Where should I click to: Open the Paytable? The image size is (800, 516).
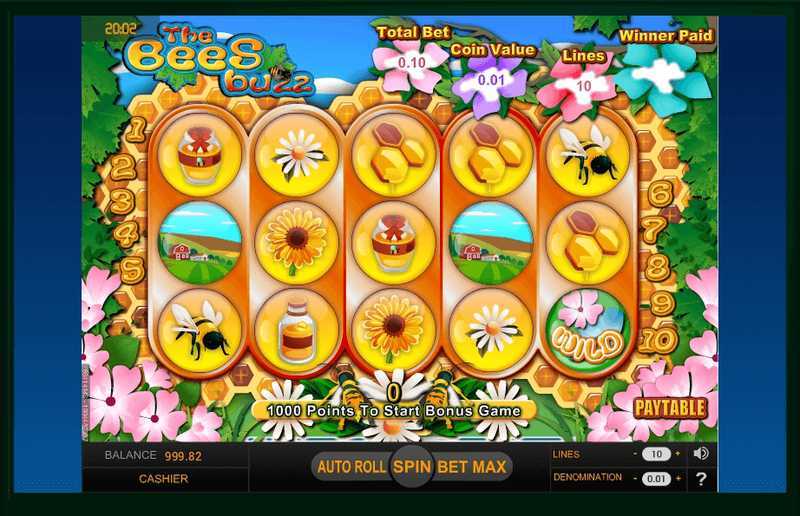670,408
